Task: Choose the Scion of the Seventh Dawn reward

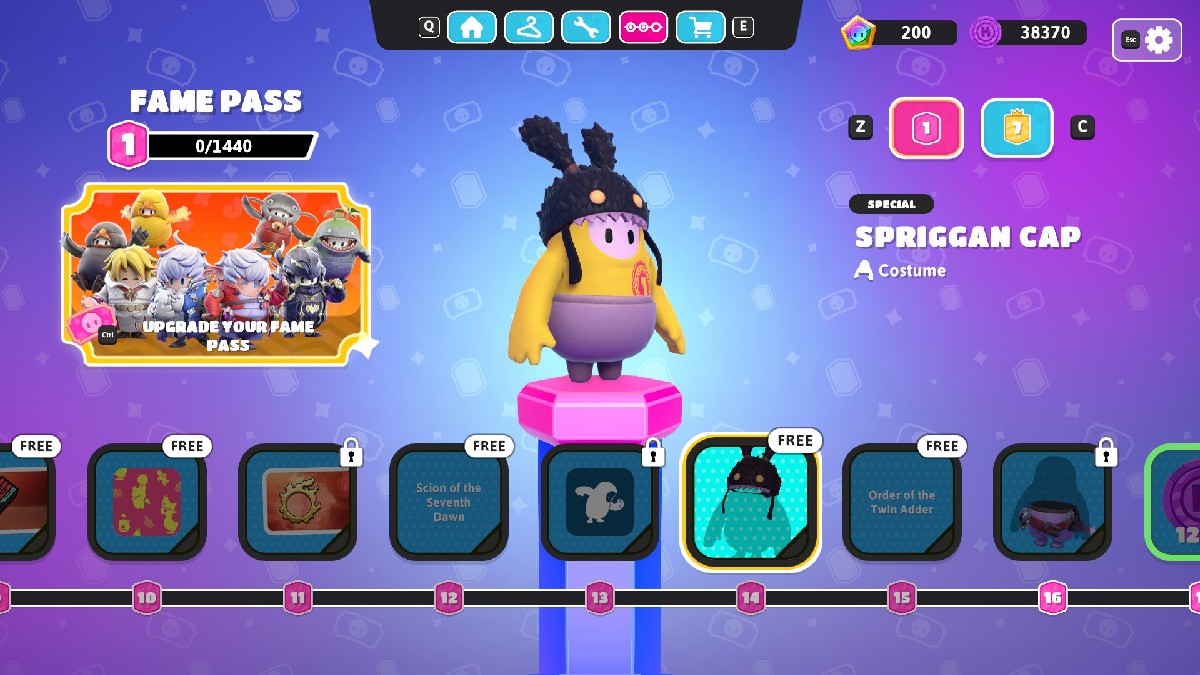Action: point(449,502)
